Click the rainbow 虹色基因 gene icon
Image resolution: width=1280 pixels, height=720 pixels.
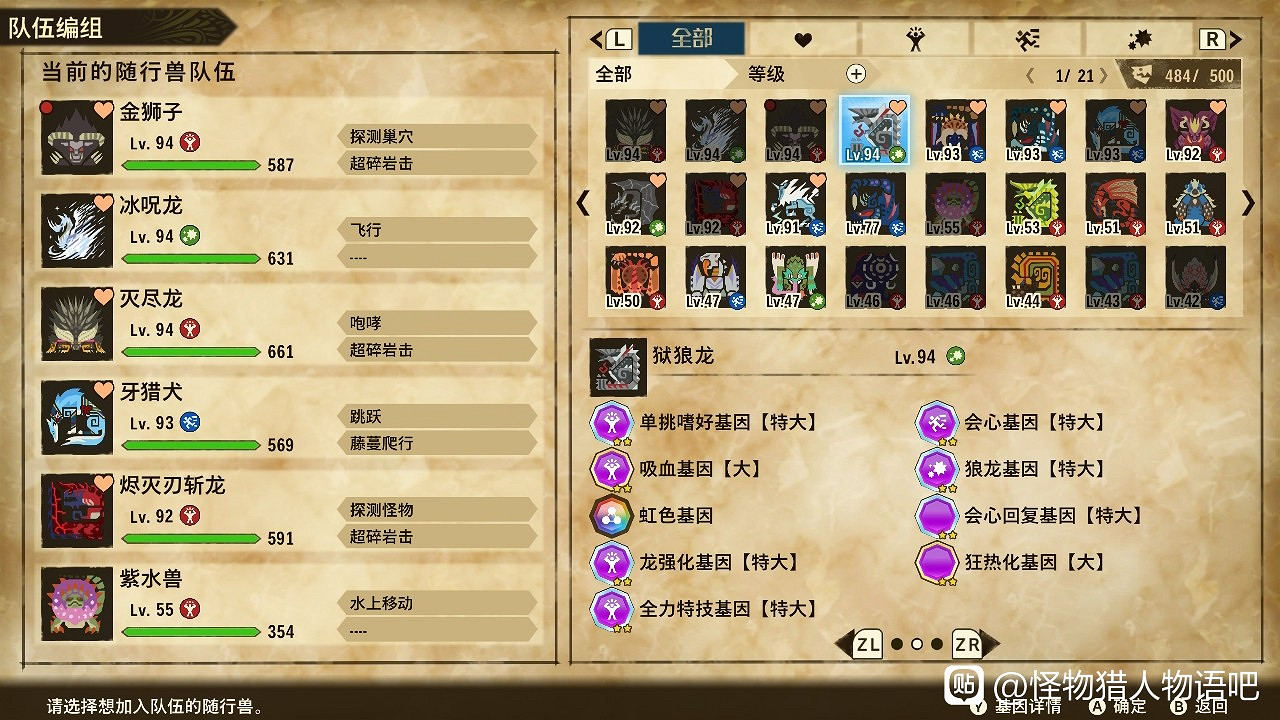point(612,517)
